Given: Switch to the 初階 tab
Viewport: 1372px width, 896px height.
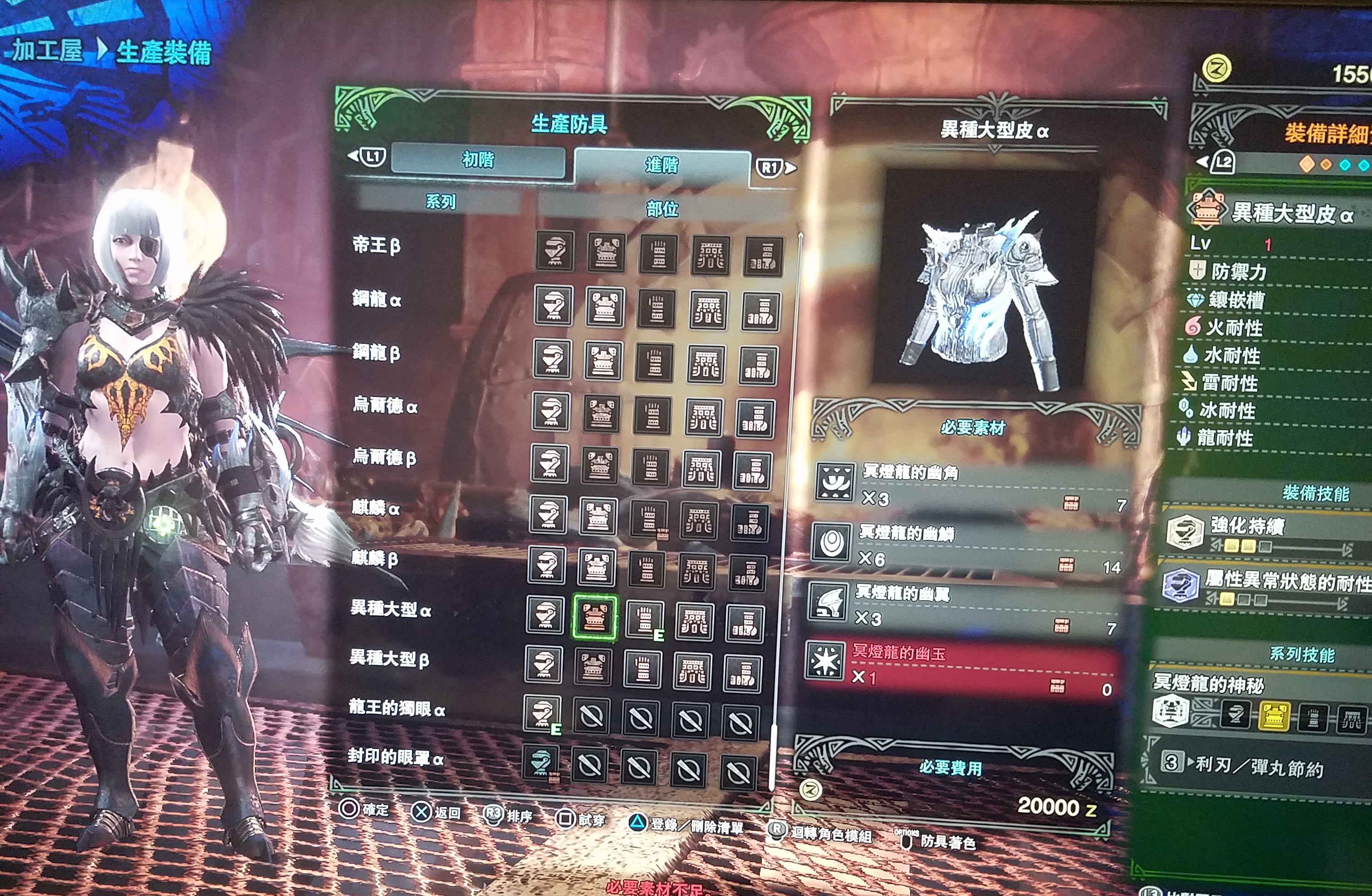Looking at the screenshot, I should 477,159.
